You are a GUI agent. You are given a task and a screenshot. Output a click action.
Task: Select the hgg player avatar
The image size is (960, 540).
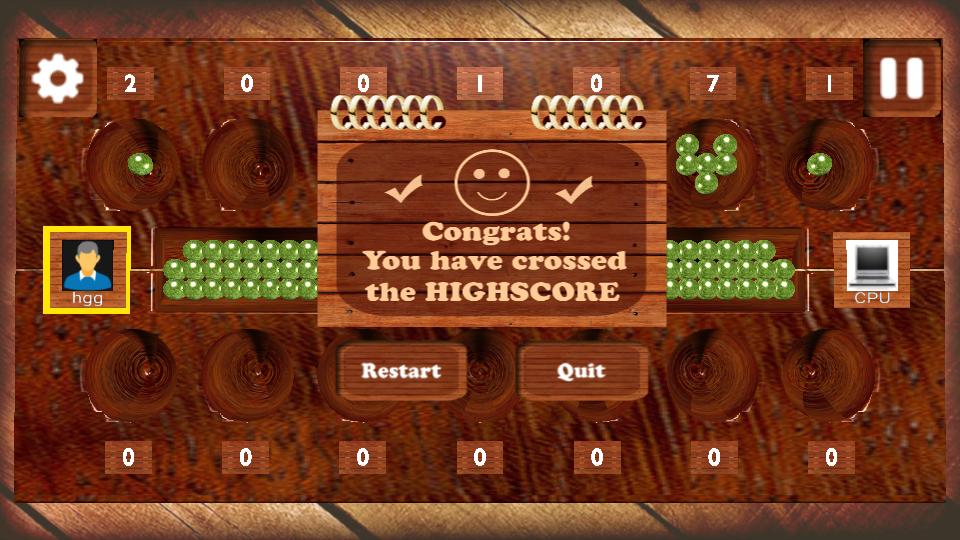pyautogui.click(x=87, y=268)
